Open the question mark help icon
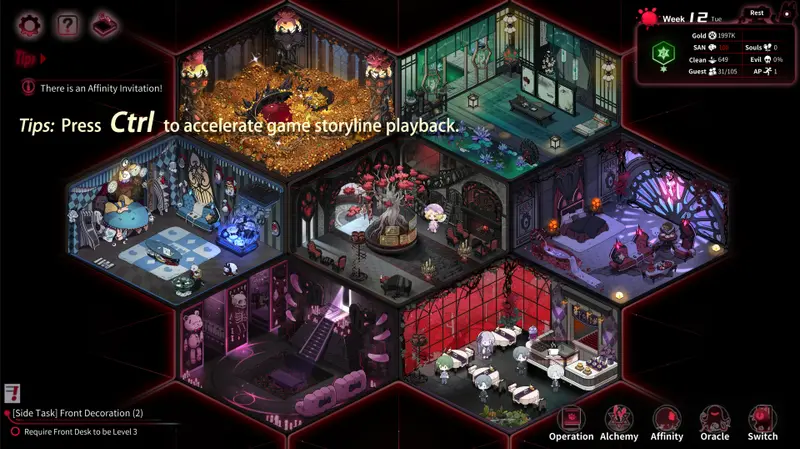The width and height of the screenshot is (800, 449). pos(66,23)
